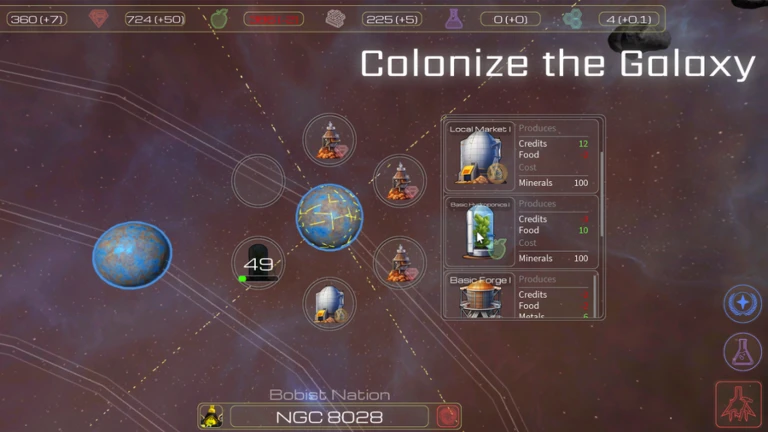Click the green apple food resource icon
768x432 pixels.
(x=220, y=18)
